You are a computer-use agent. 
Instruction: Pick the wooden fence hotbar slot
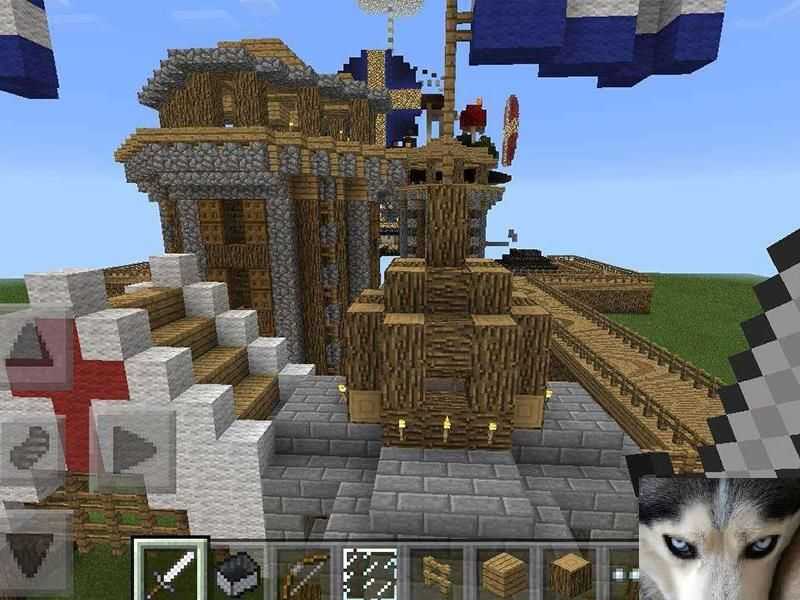tap(438, 574)
